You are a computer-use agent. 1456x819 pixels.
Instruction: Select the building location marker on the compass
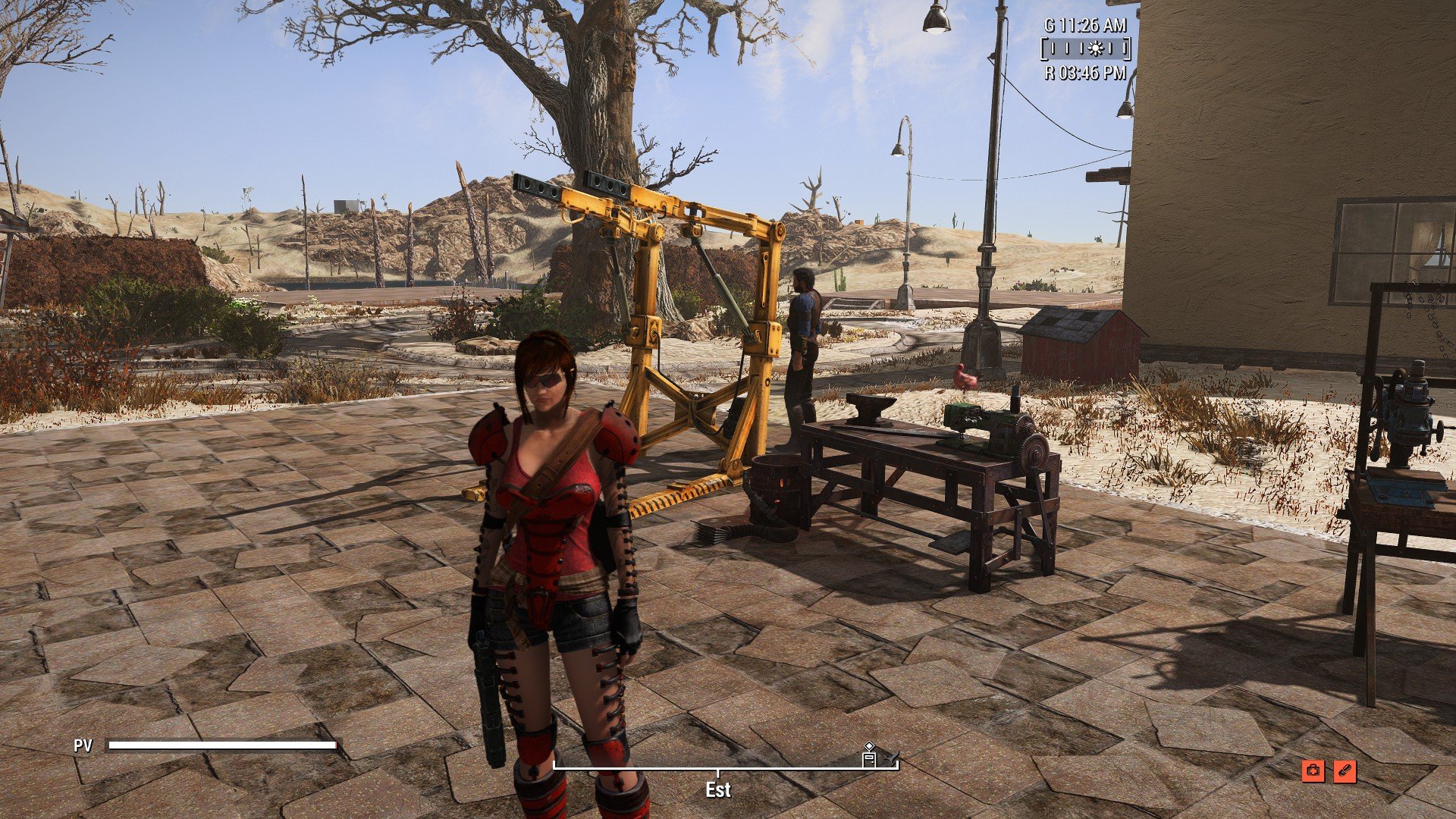click(x=869, y=757)
